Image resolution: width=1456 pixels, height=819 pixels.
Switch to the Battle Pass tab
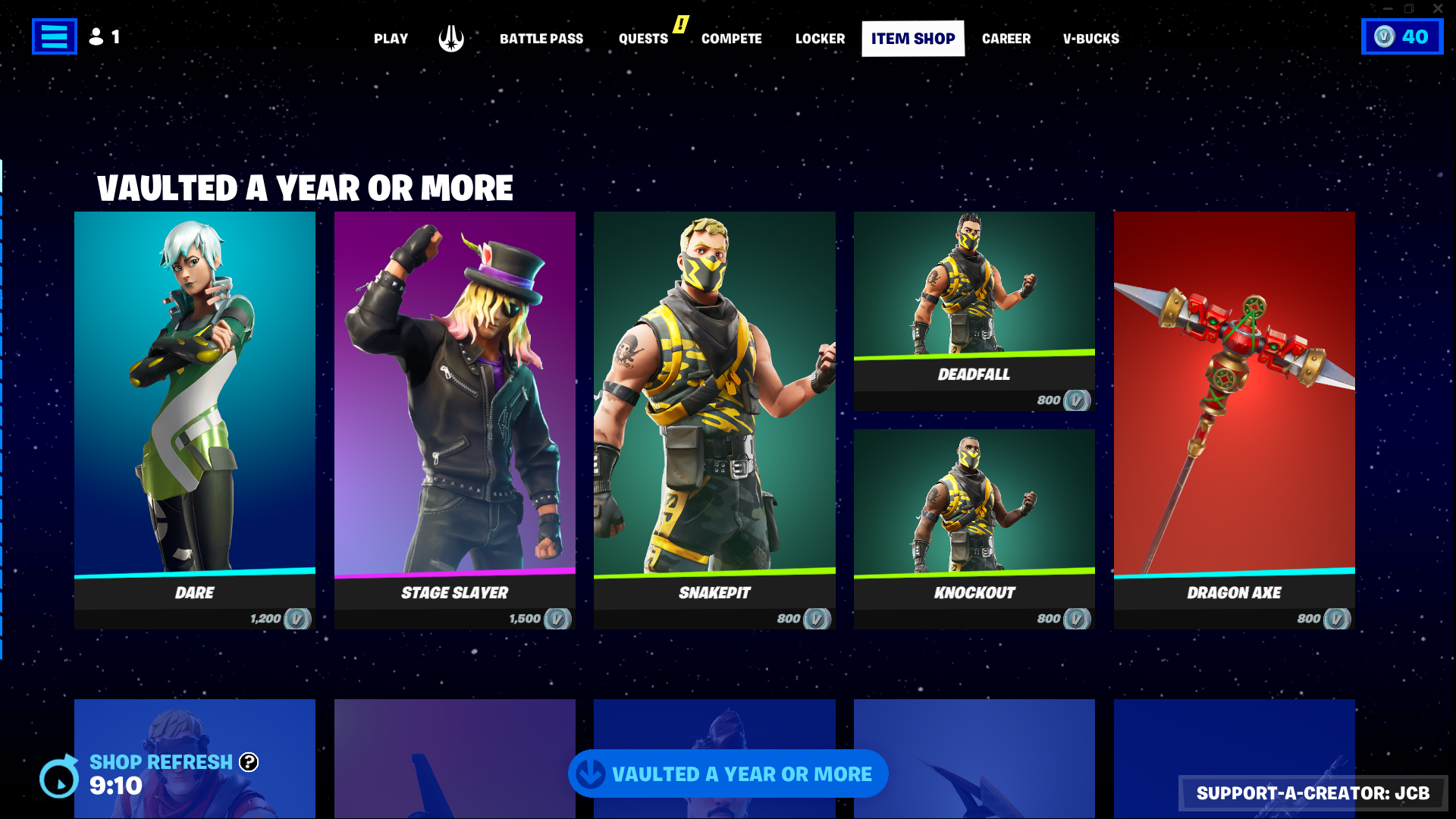pos(541,38)
